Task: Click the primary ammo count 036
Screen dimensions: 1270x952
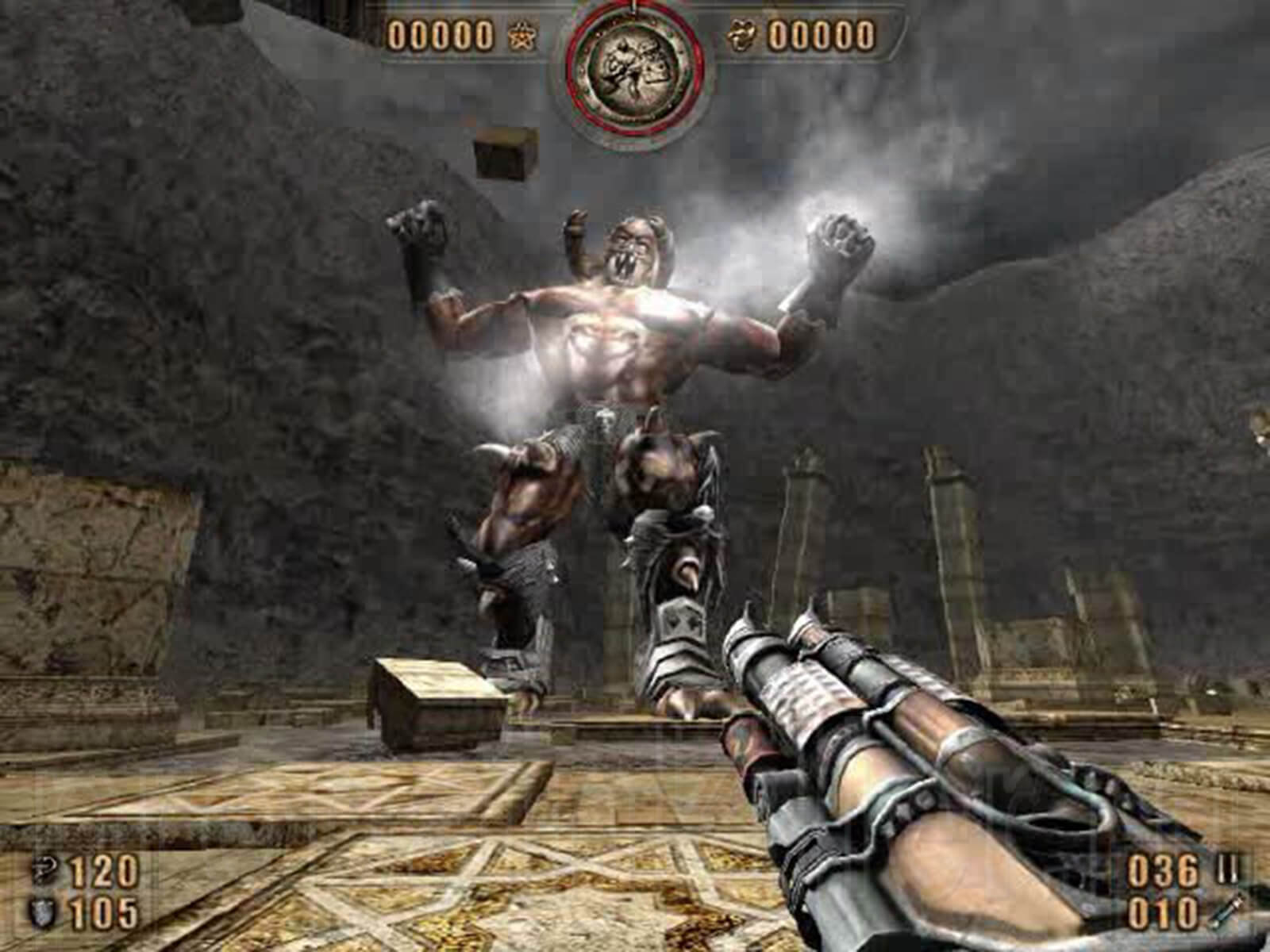Action: click(1161, 870)
